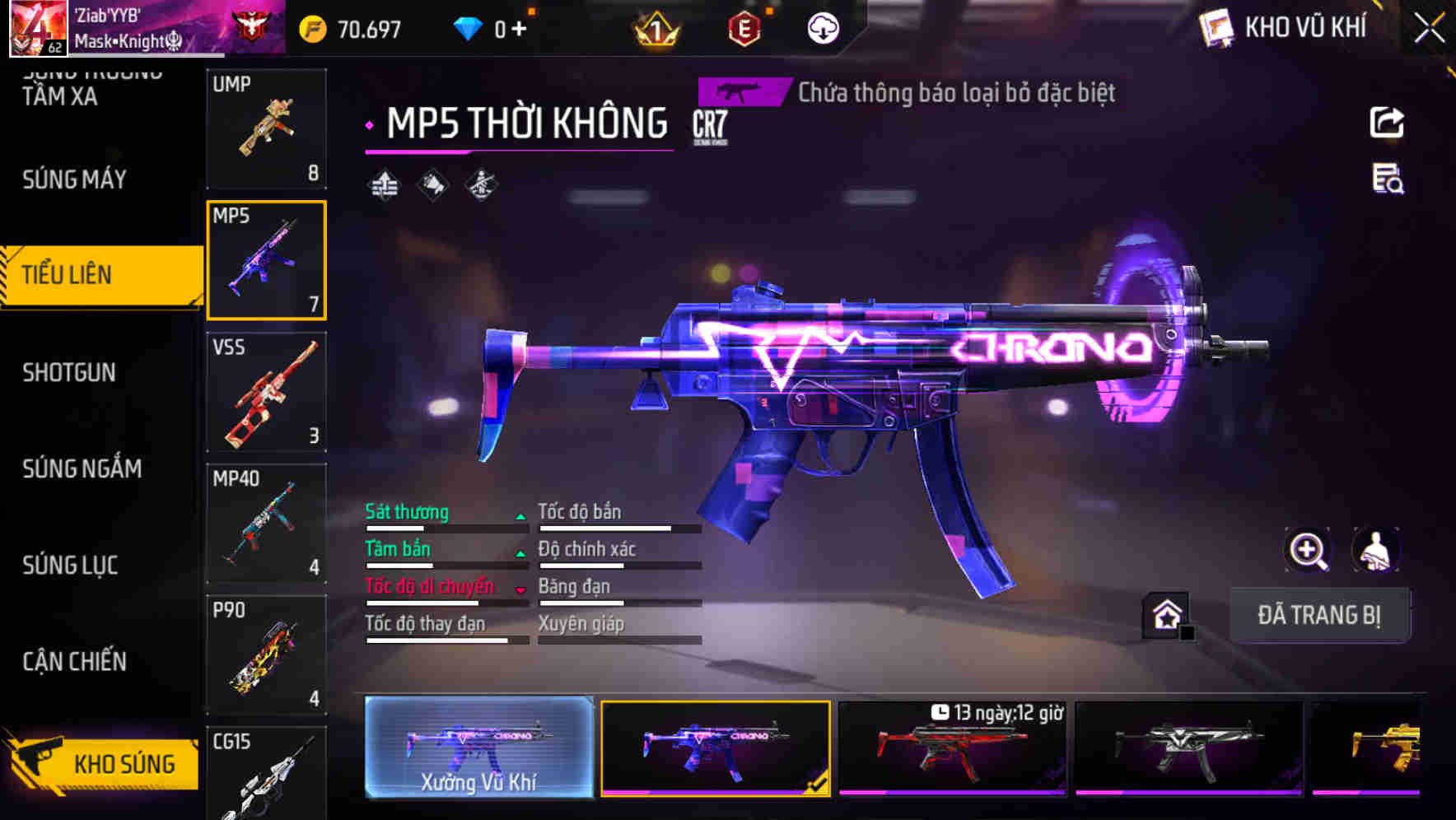Click the weapon inspect/details icon below share
Screen dimensions: 1456x820
pos(1388,183)
